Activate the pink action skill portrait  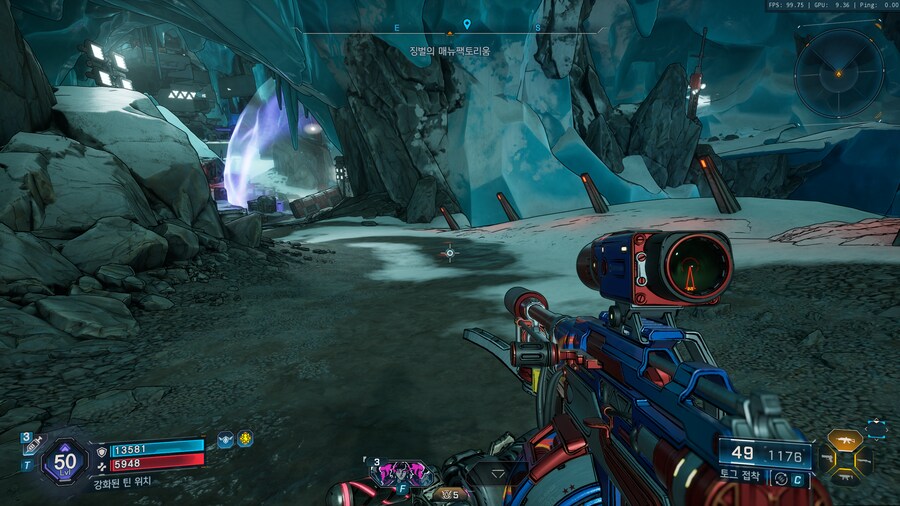click(404, 473)
